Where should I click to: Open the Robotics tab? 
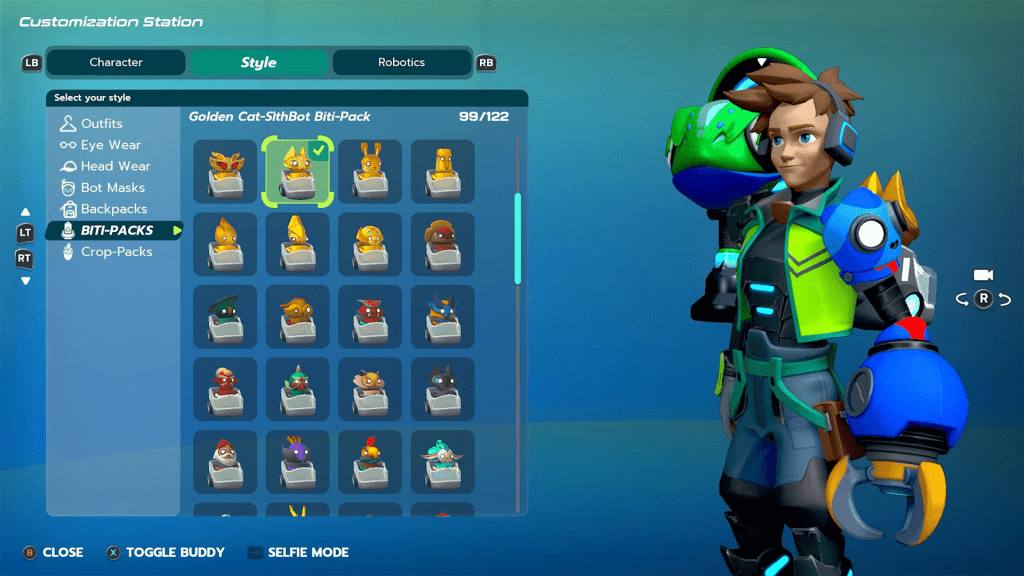pos(401,62)
